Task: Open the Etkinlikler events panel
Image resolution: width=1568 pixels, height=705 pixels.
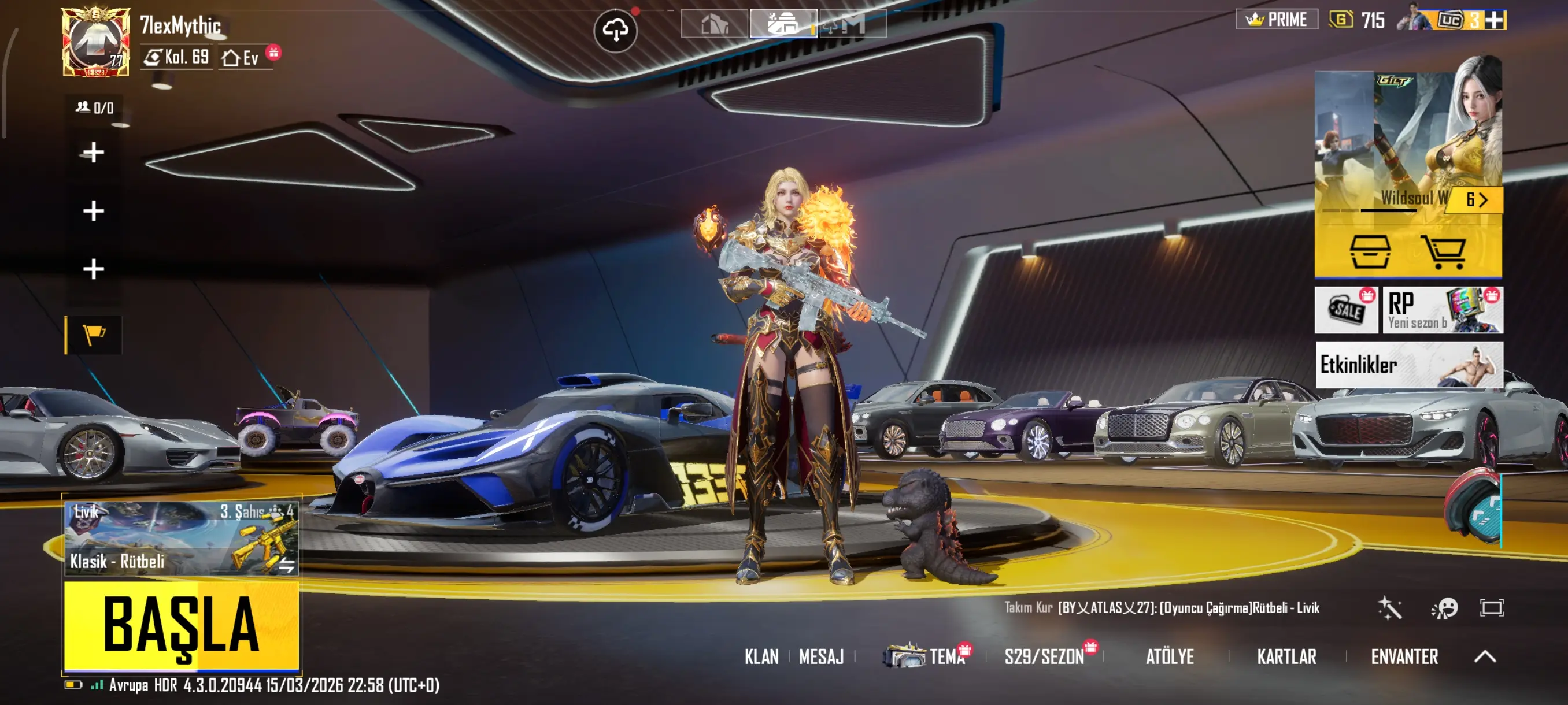Action: (x=1408, y=365)
